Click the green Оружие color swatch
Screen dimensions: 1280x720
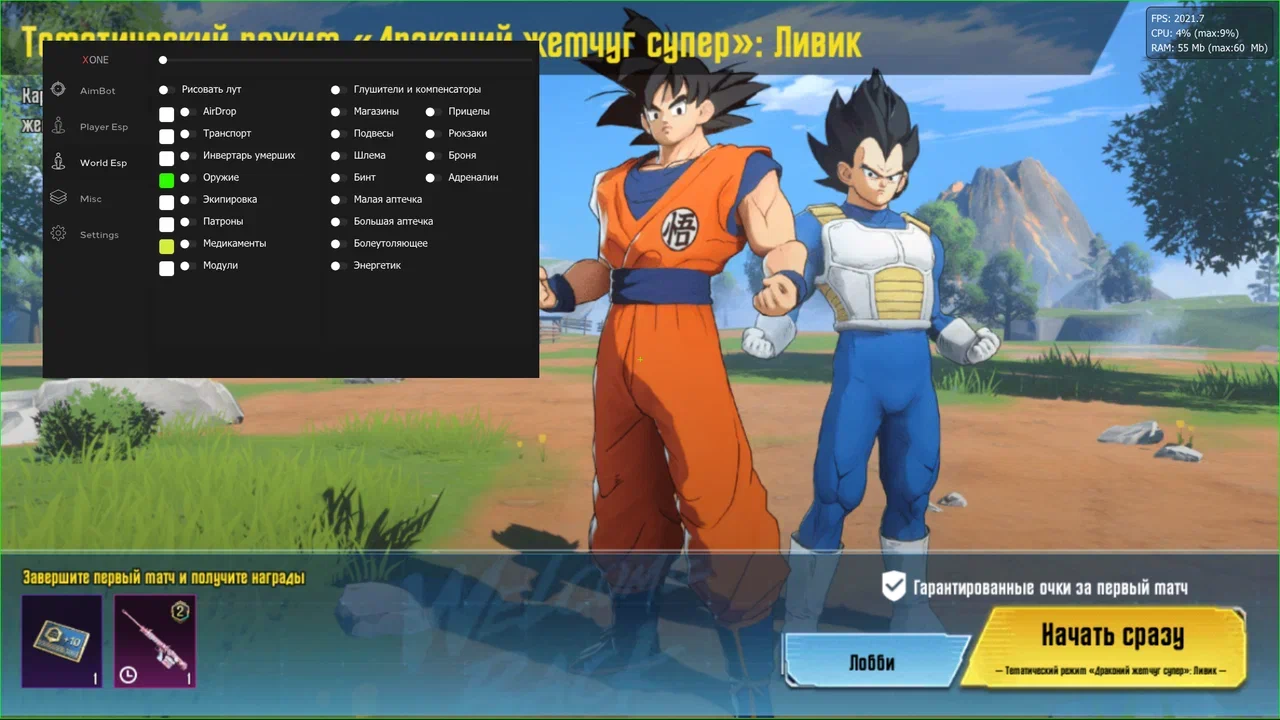pos(167,180)
